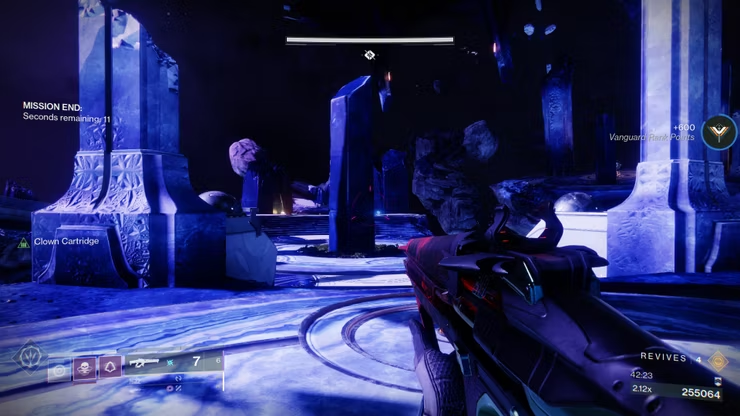The height and width of the screenshot is (416, 740).
Task: Click the golden Revives token icon
Action: pyautogui.click(x=718, y=359)
